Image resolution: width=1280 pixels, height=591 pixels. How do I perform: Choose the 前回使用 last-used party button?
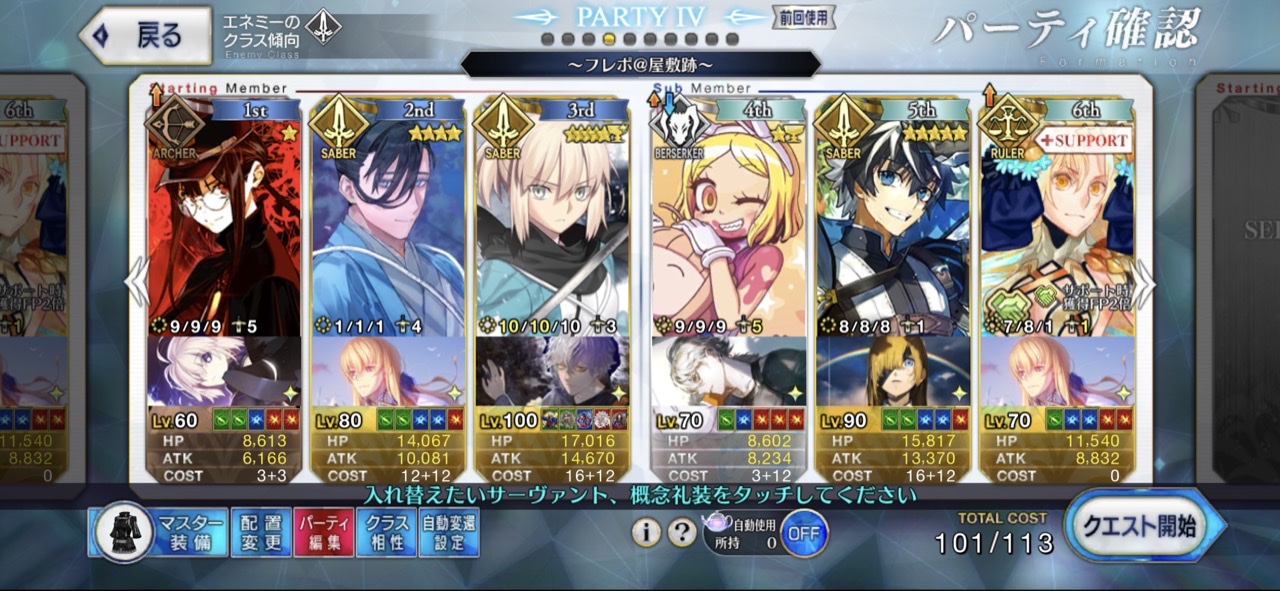804,18
